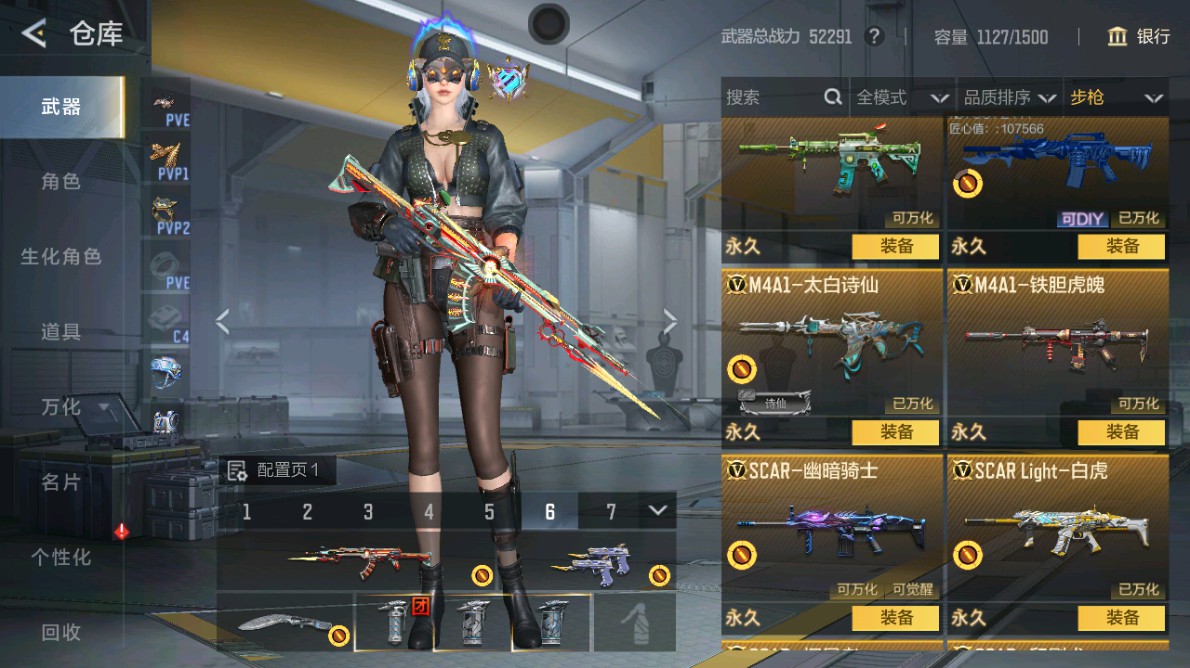The image size is (1190, 668).
Task: Switch to the 武器 weapons tab
Action: [x=62, y=107]
